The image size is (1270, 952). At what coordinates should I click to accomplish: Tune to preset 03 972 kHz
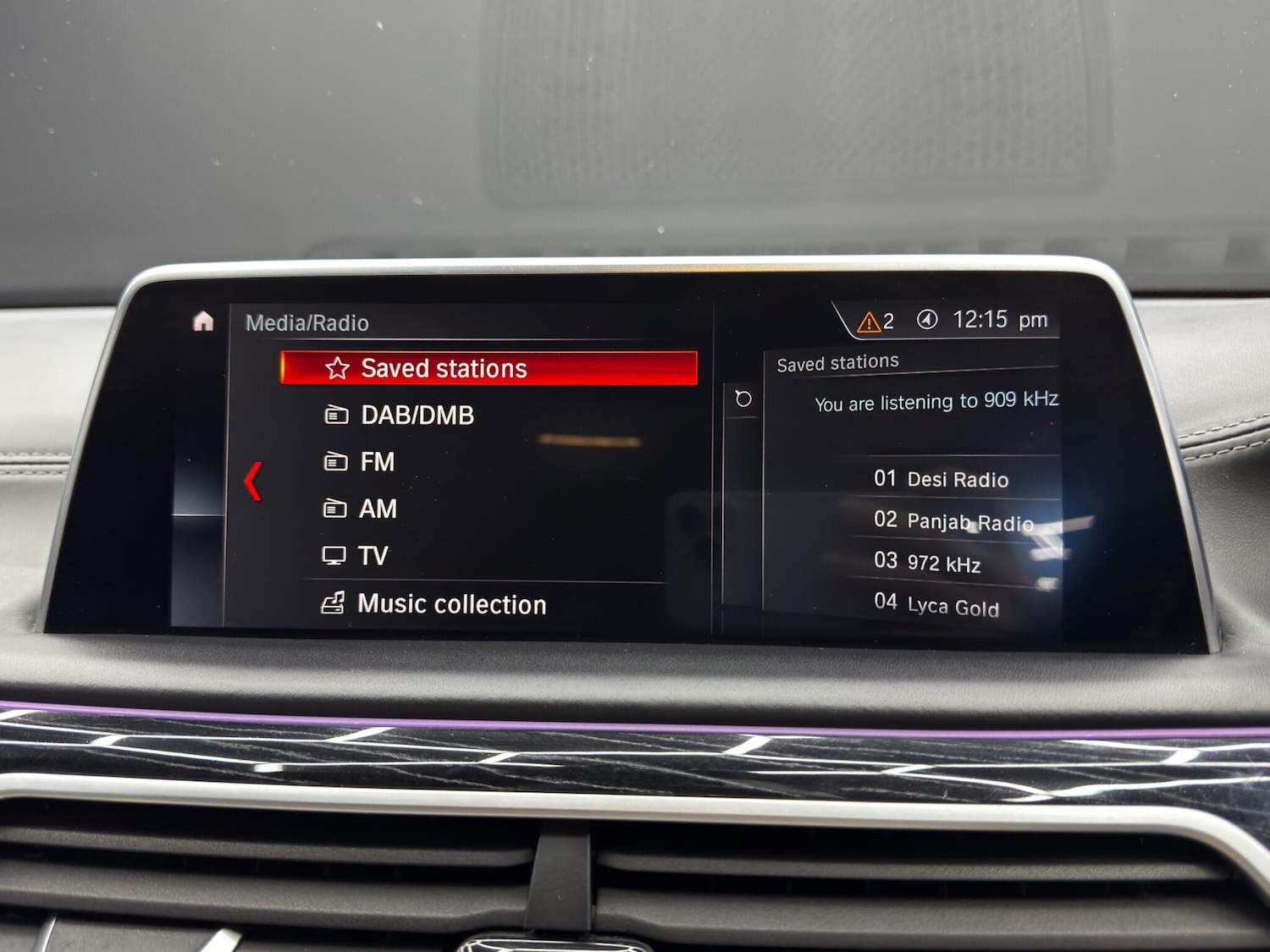(927, 564)
